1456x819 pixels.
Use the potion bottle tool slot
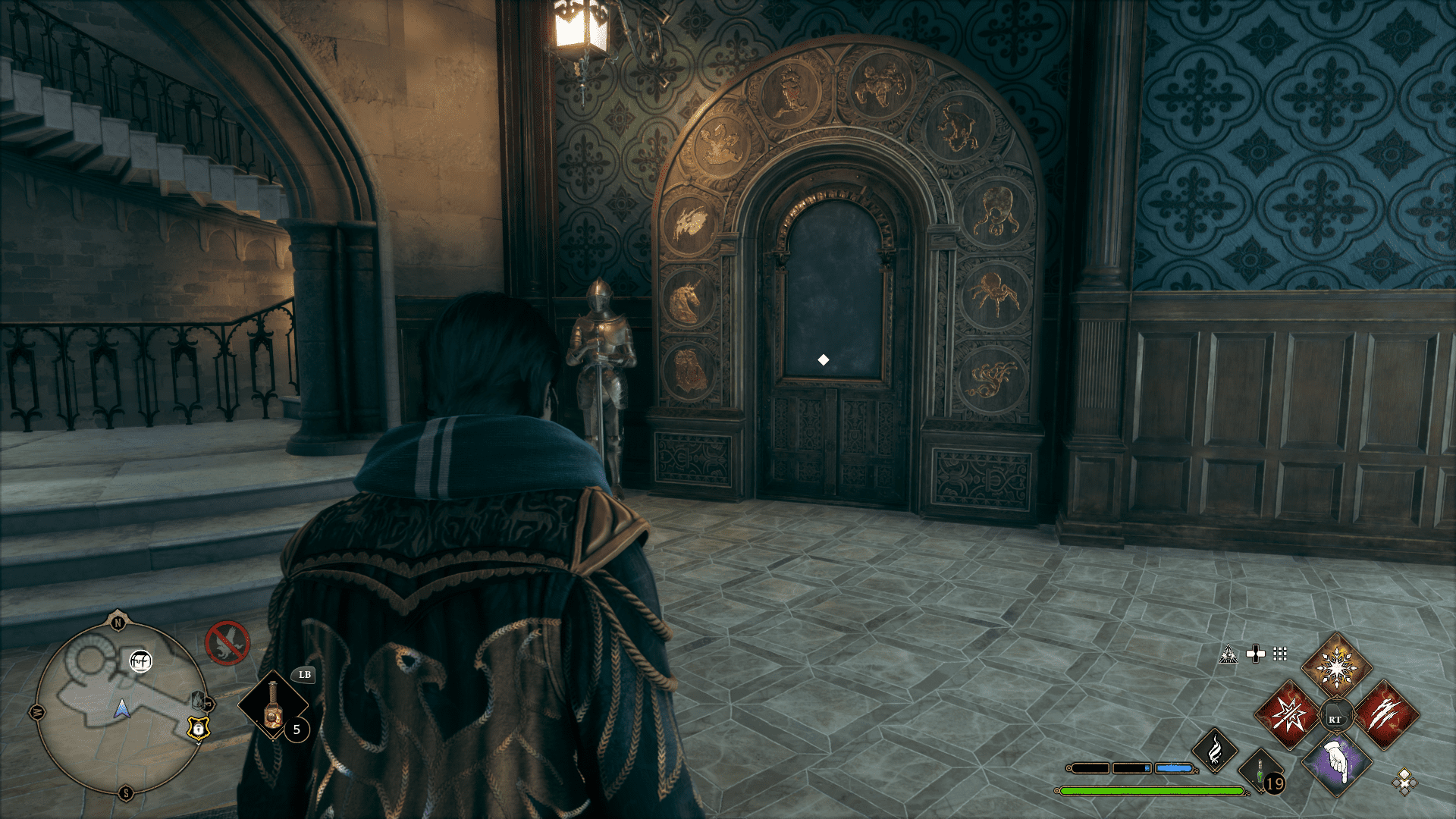coord(273,705)
